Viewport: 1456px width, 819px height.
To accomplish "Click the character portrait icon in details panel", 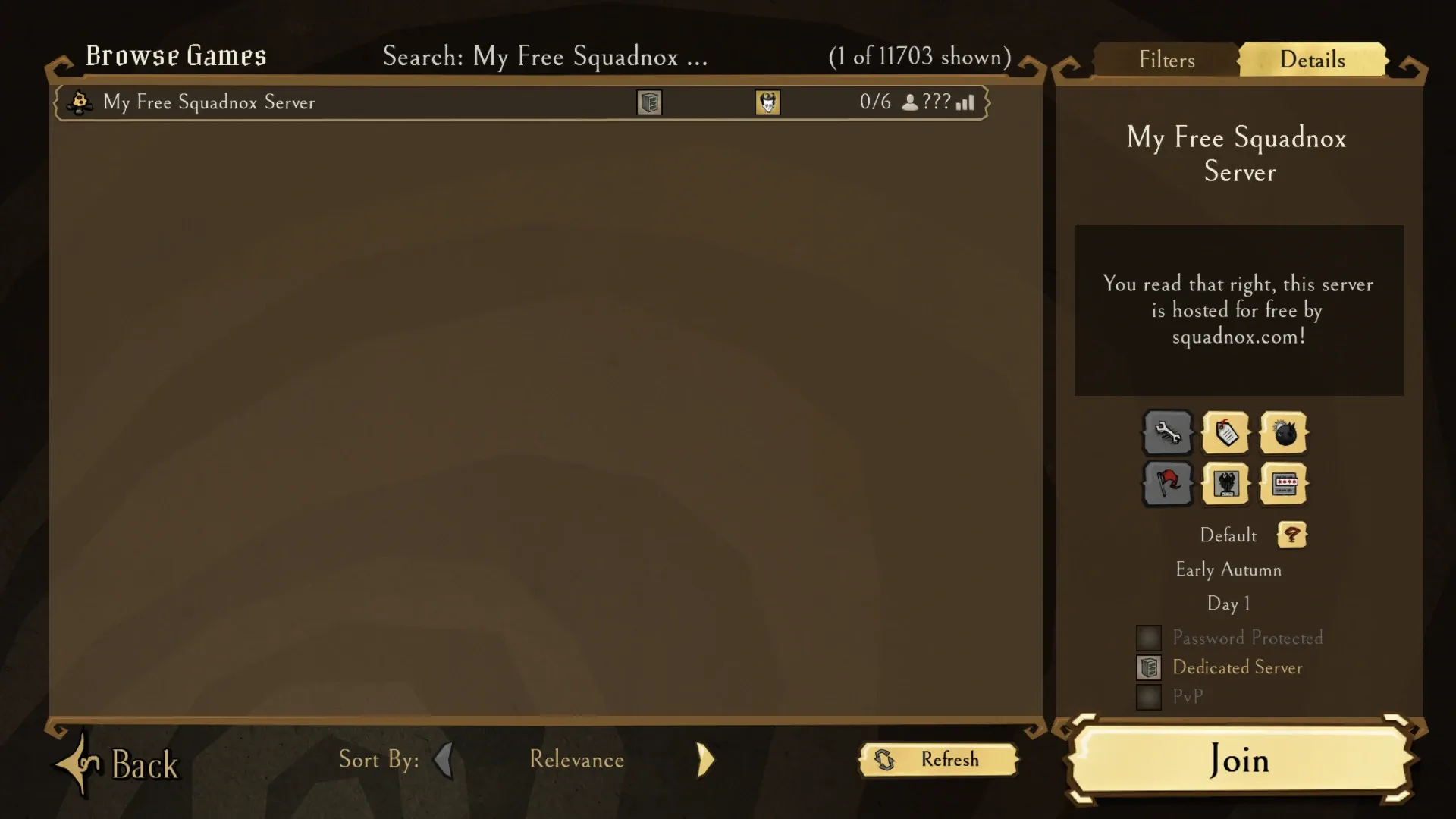I will (x=1227, y=483).
